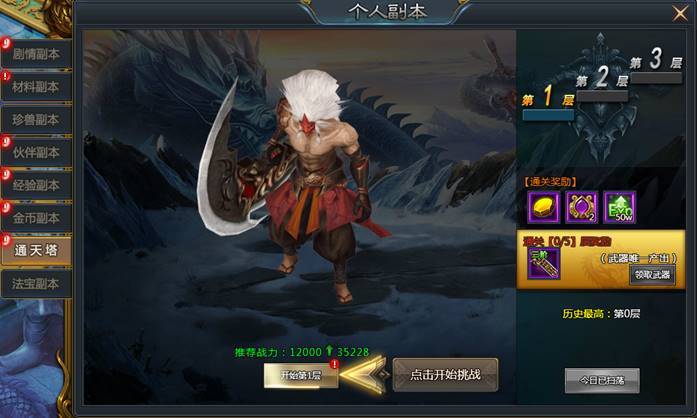Click the 今日已扫荡 button

pos(601,380)
